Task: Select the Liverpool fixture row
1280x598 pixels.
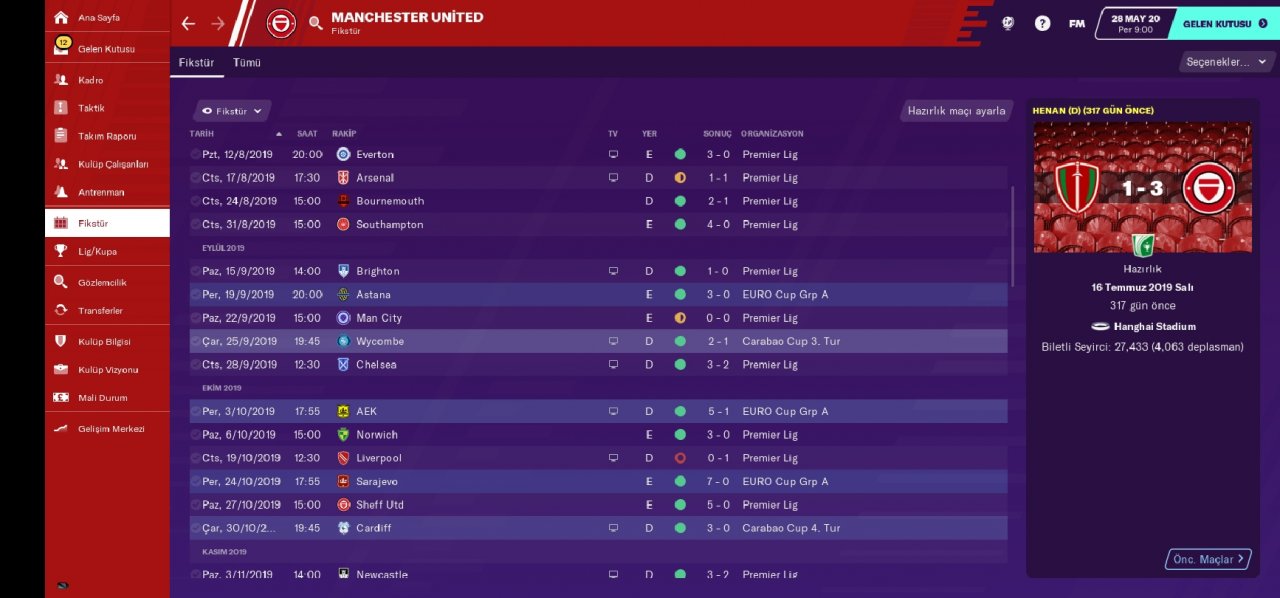Action: tap(378, 458)
